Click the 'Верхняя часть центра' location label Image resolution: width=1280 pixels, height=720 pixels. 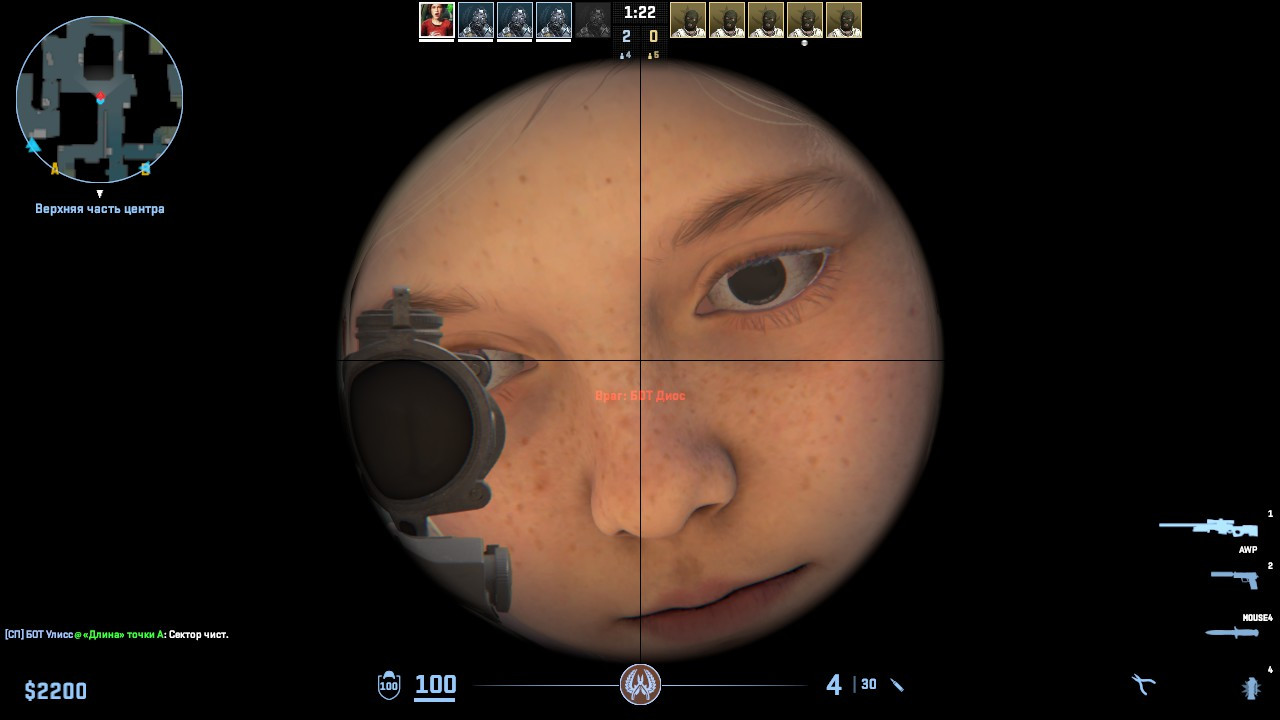click(x=99, y=208)
